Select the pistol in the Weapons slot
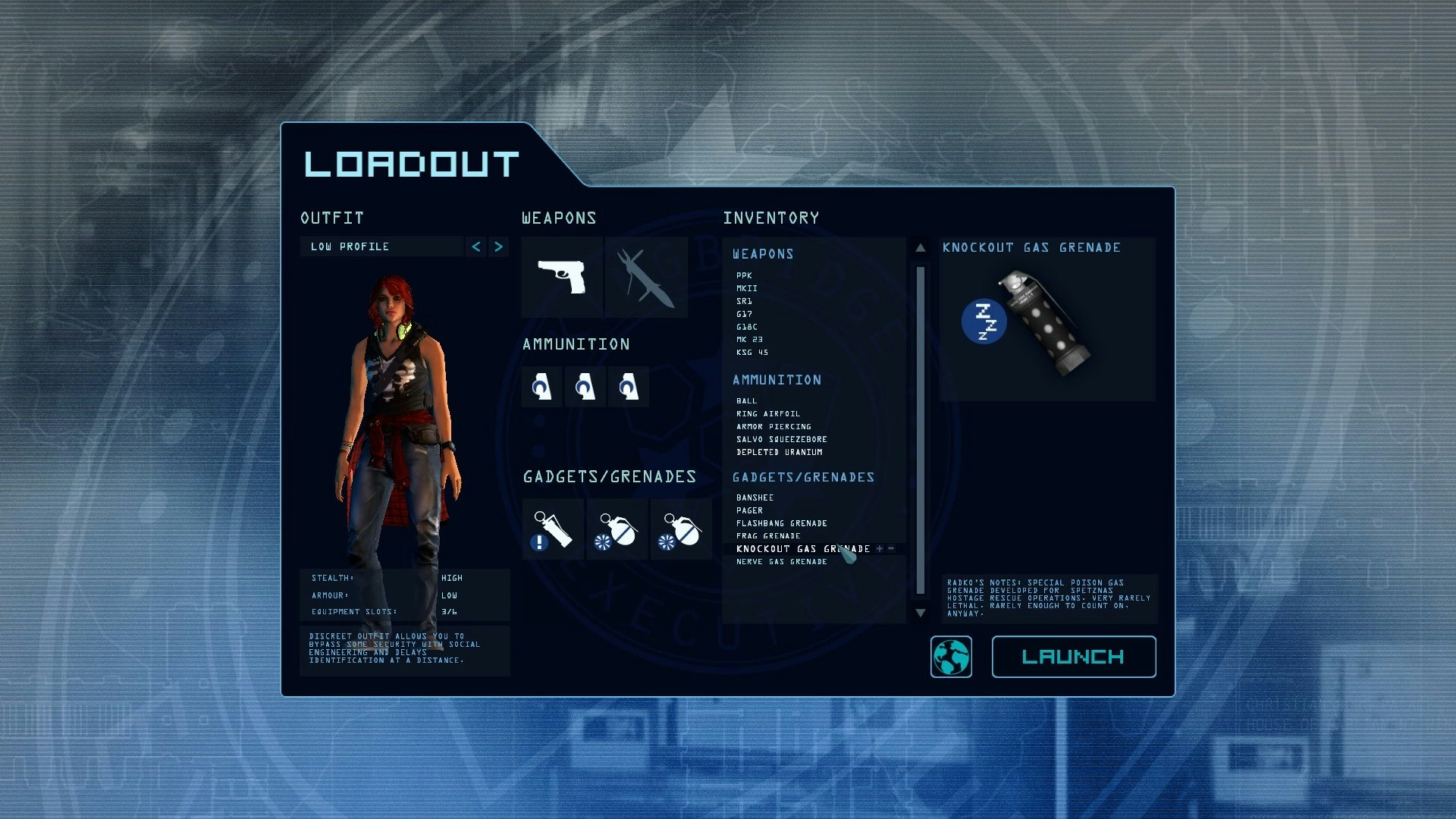Image resolution: width=1456 pixels, height=819 pixels. click(x=561, y=277)
